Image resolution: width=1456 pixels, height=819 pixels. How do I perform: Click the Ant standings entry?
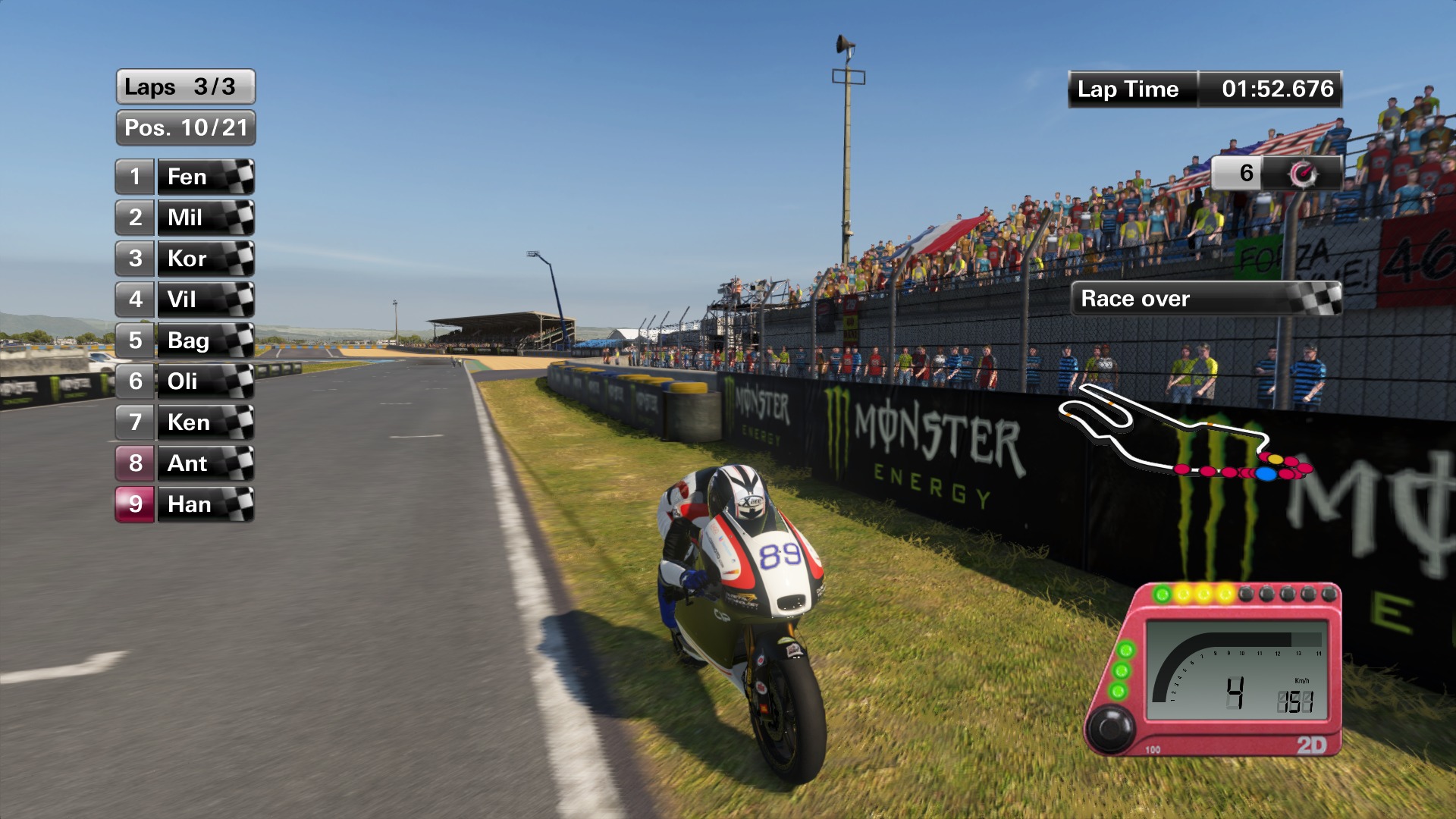(x=186, y=464)
